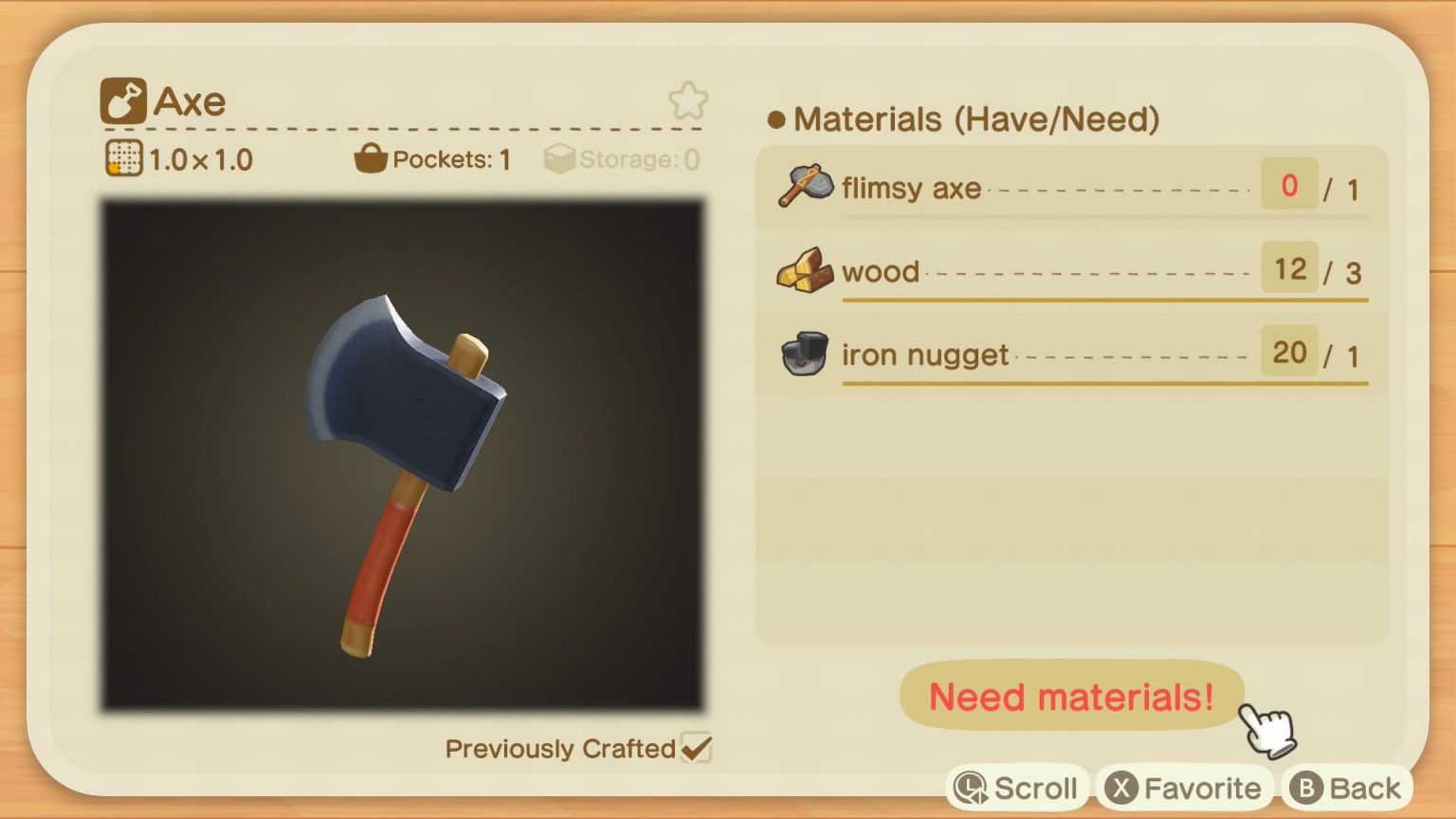The width and height of the screenshot is (1456, 819).
Task: Click the L-stick Scroll icon
Action: (x=969, y=787)
